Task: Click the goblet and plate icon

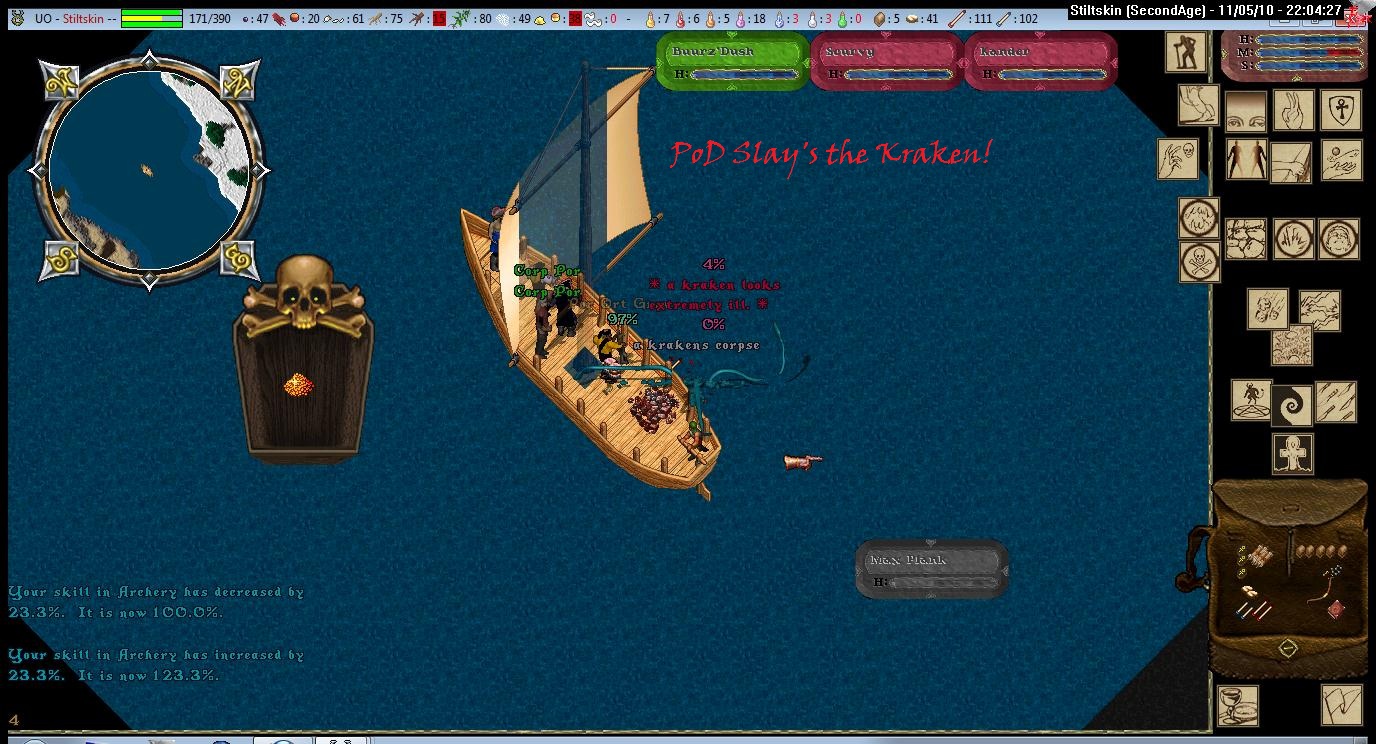Action: (1237, 704)
